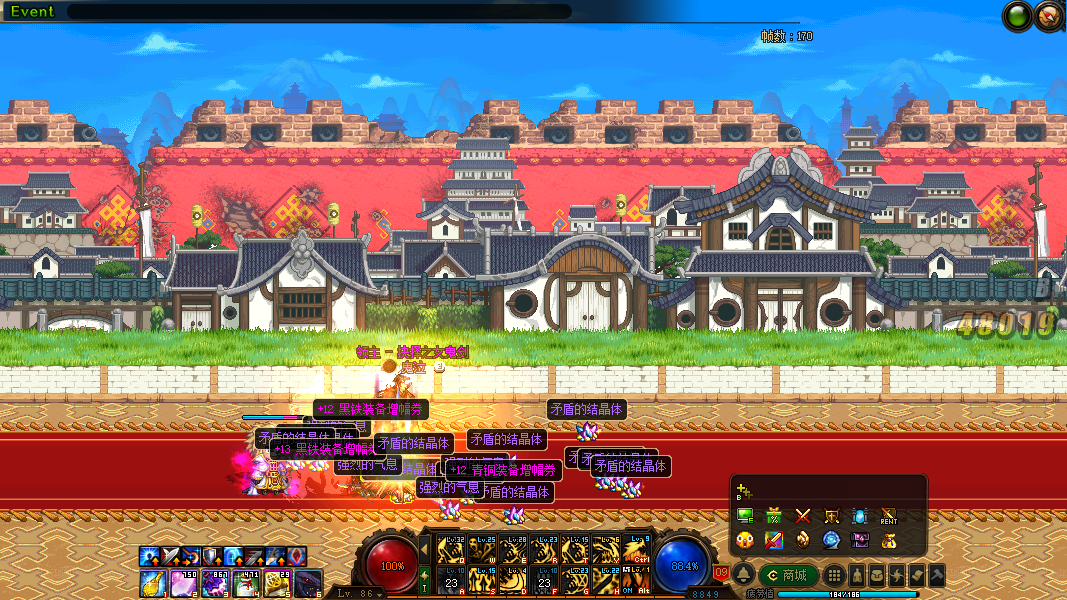The width and height of the screenshot is (1067, 600).
Task: Open the green gift box discount icon
Action: pyautogui.click(x=773, y=516)
